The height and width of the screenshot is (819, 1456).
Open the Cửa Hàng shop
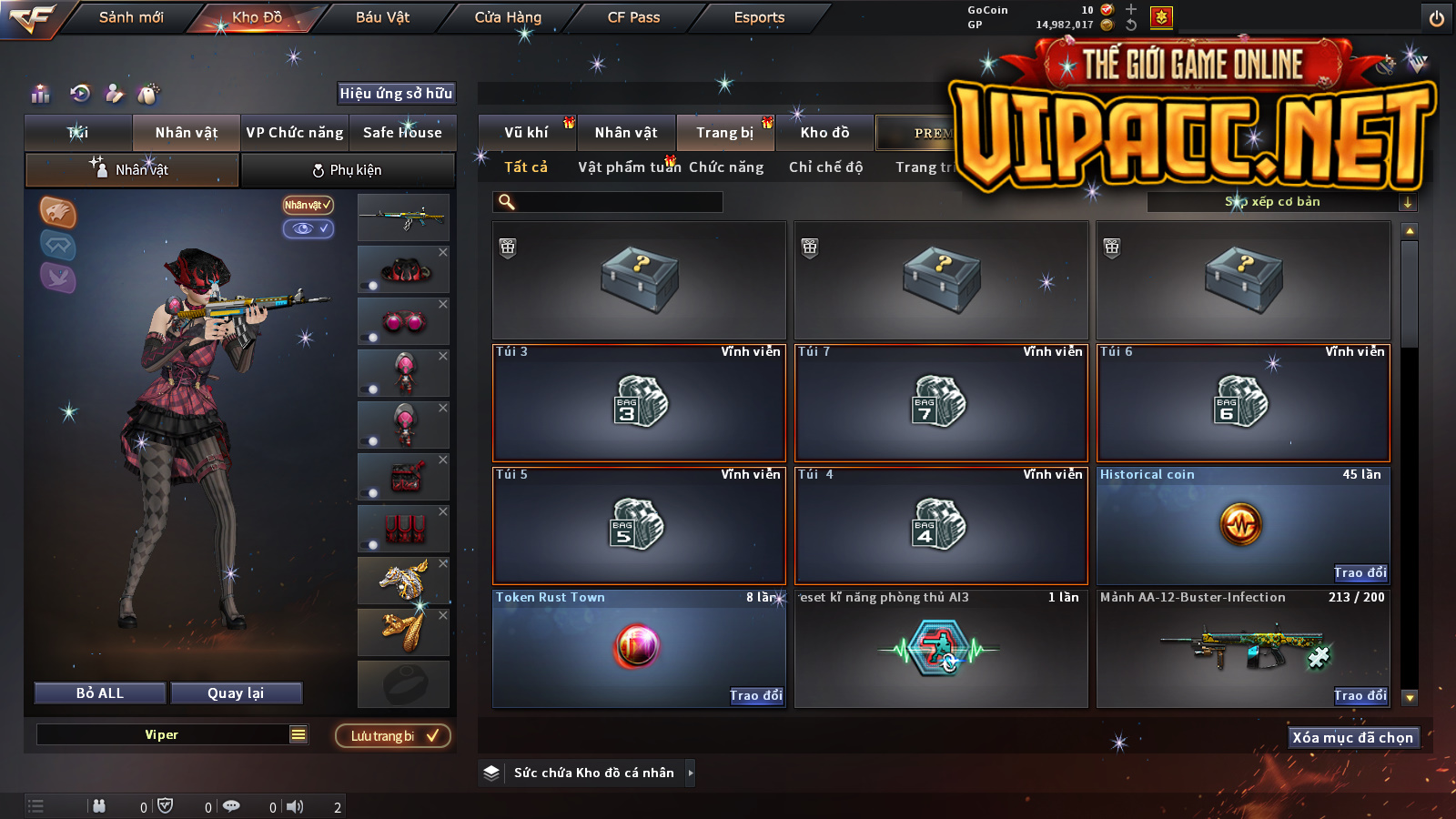(508, 17)
